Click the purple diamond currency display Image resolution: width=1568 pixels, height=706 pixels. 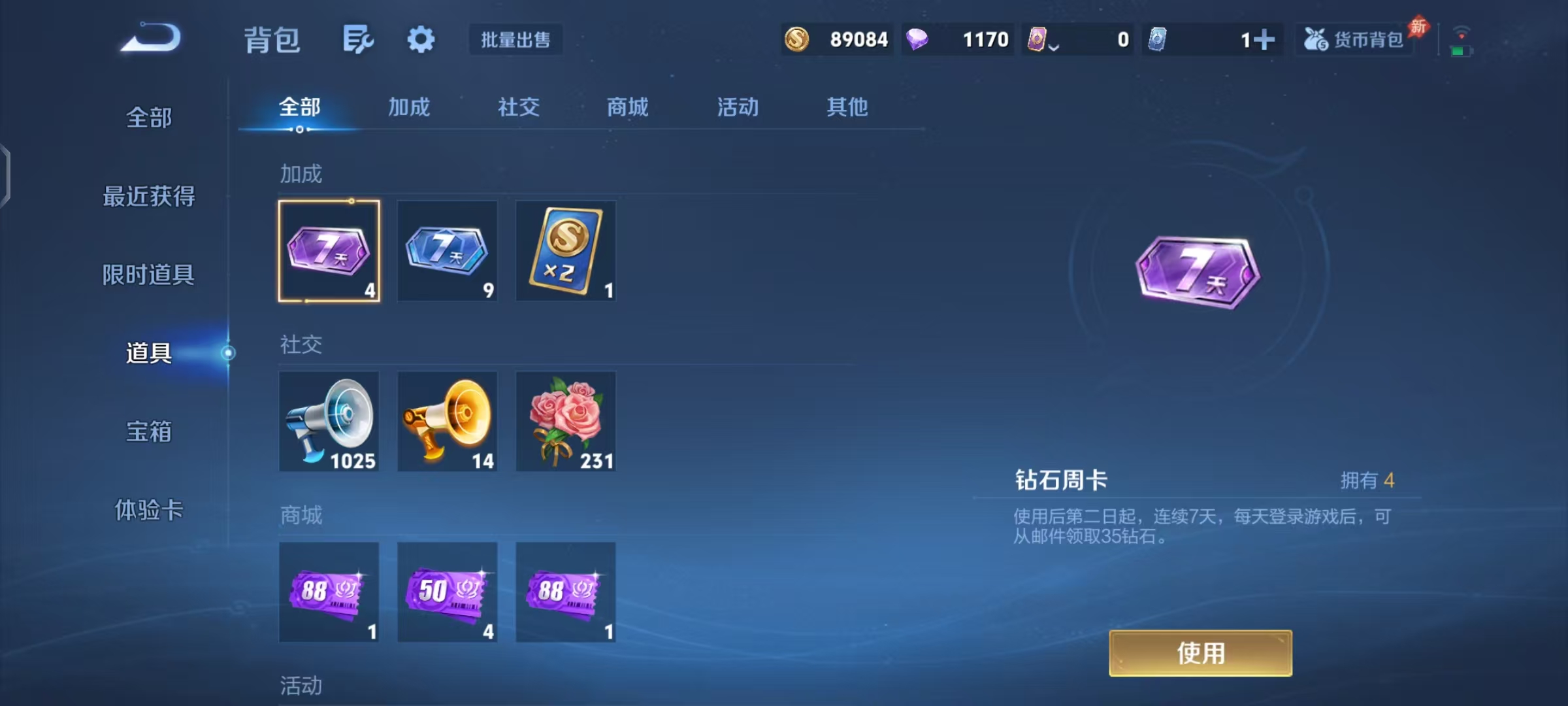tap(957, 40)
